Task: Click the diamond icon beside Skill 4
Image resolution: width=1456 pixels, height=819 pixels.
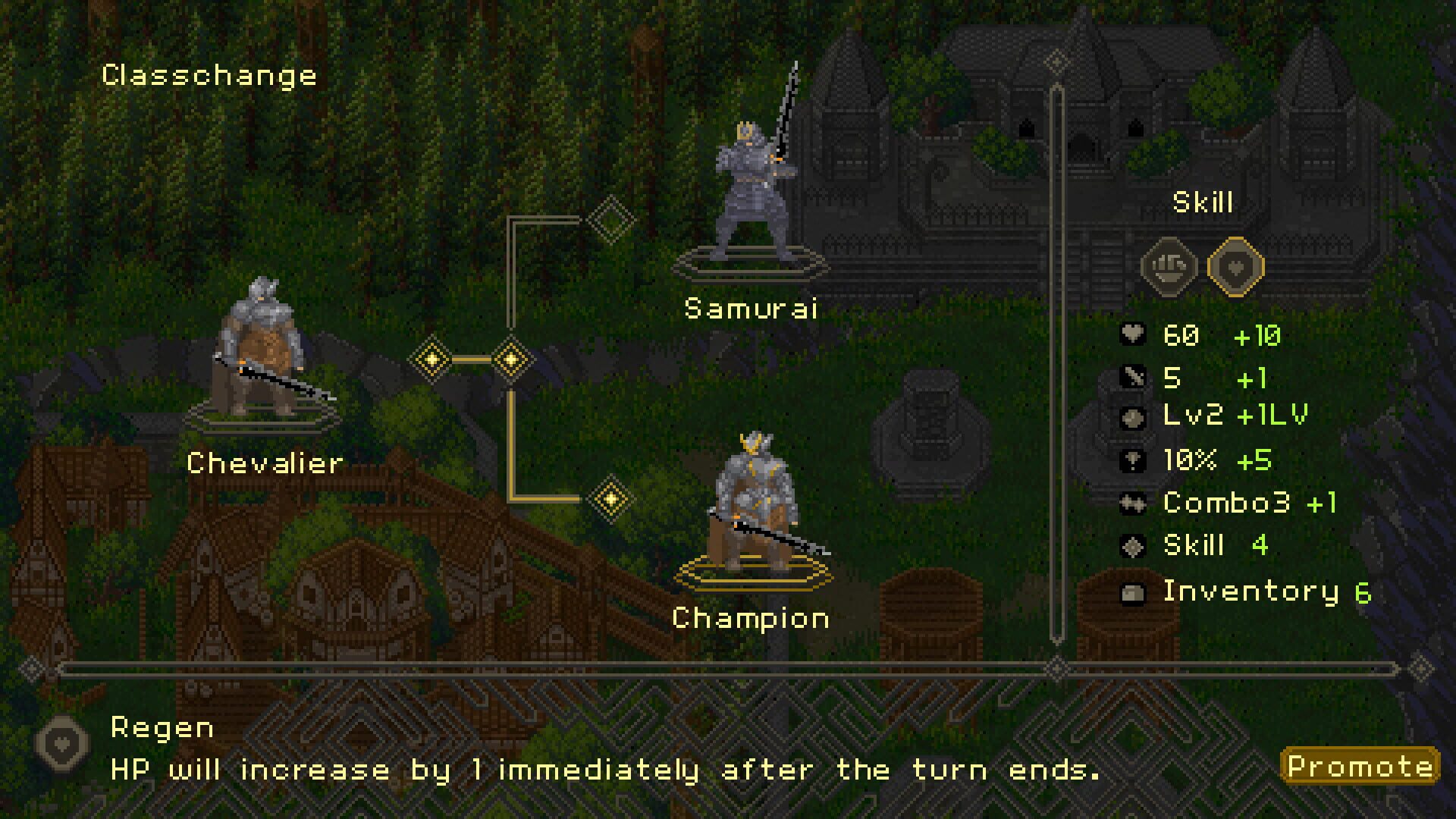Action: 1132,545
